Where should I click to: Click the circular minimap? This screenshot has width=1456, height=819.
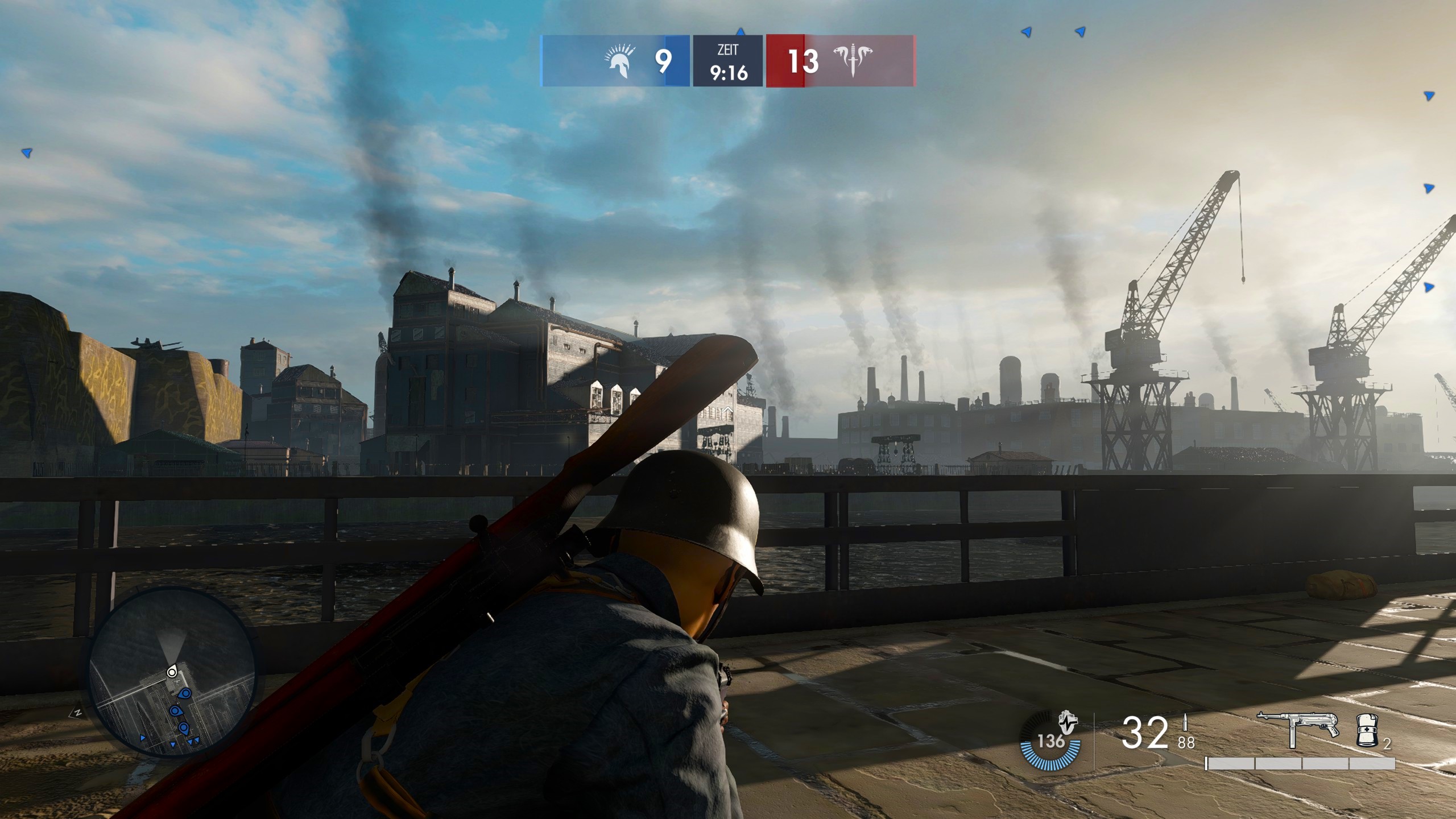pyautogui.click(x=172, y=672)
